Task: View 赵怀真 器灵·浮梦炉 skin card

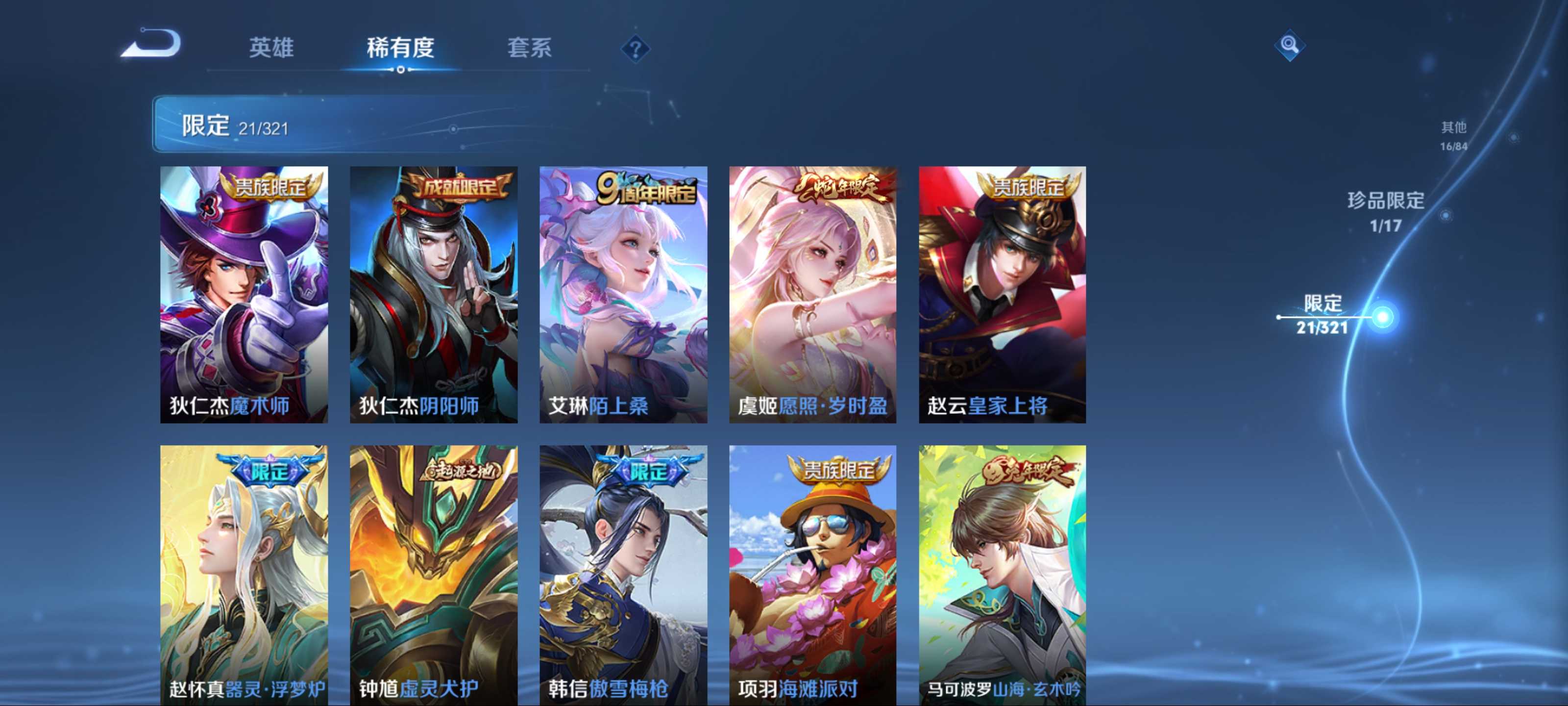Action: [x=244, y=575]
